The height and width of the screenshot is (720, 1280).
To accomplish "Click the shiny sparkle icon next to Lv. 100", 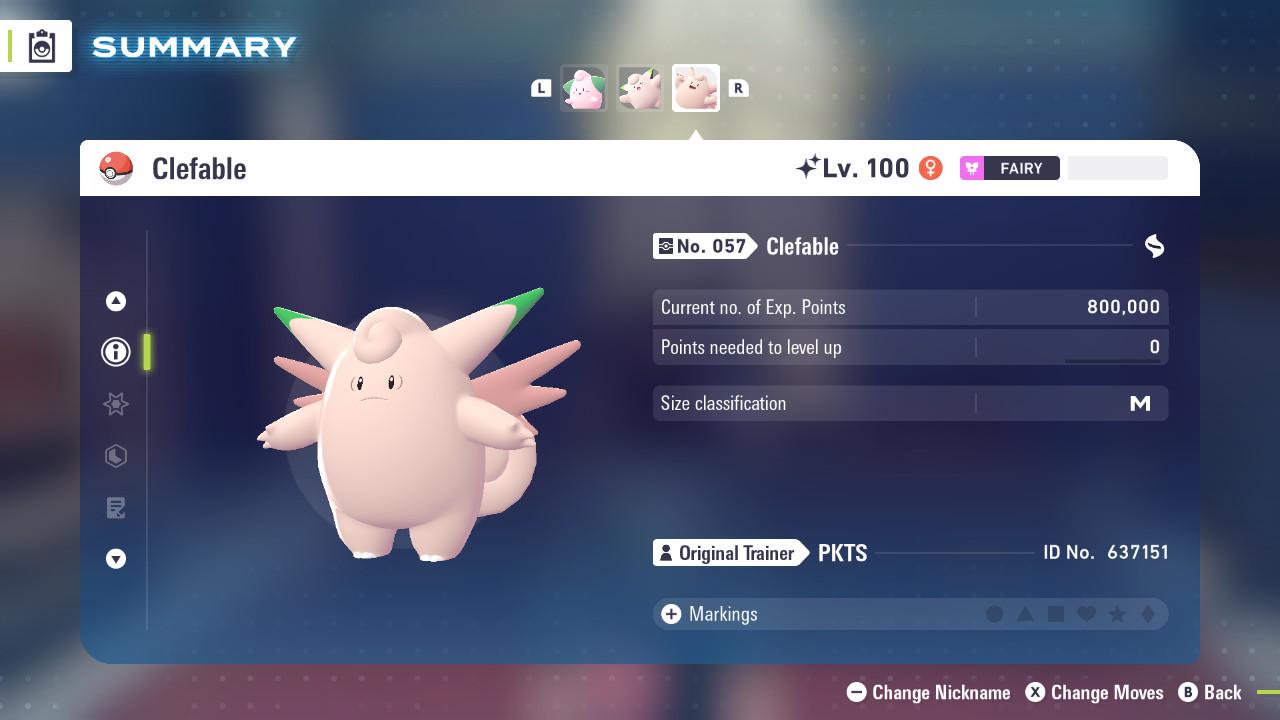I will click(807, 167).
